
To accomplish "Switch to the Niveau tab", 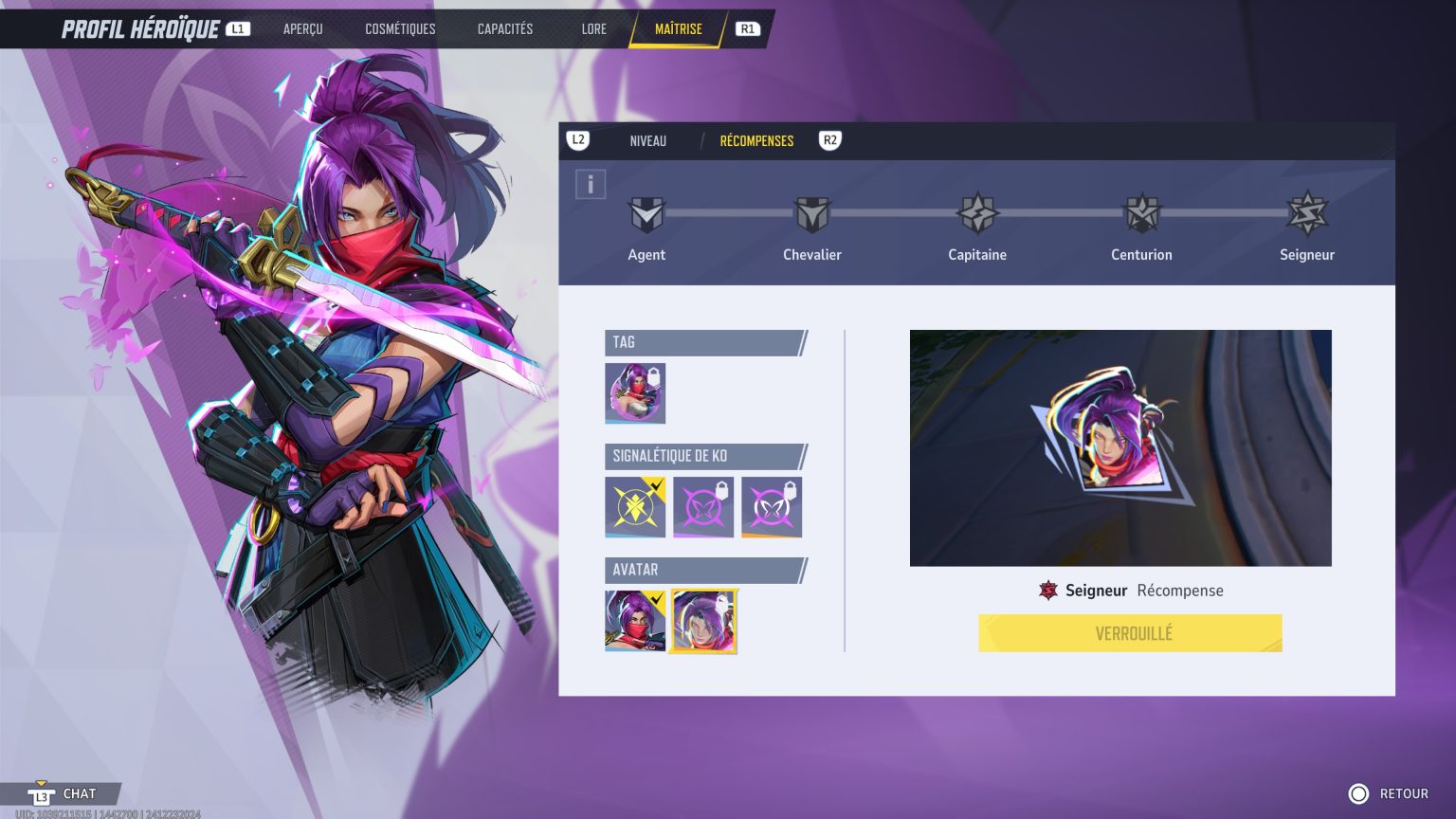I will [x=648, y=140].
